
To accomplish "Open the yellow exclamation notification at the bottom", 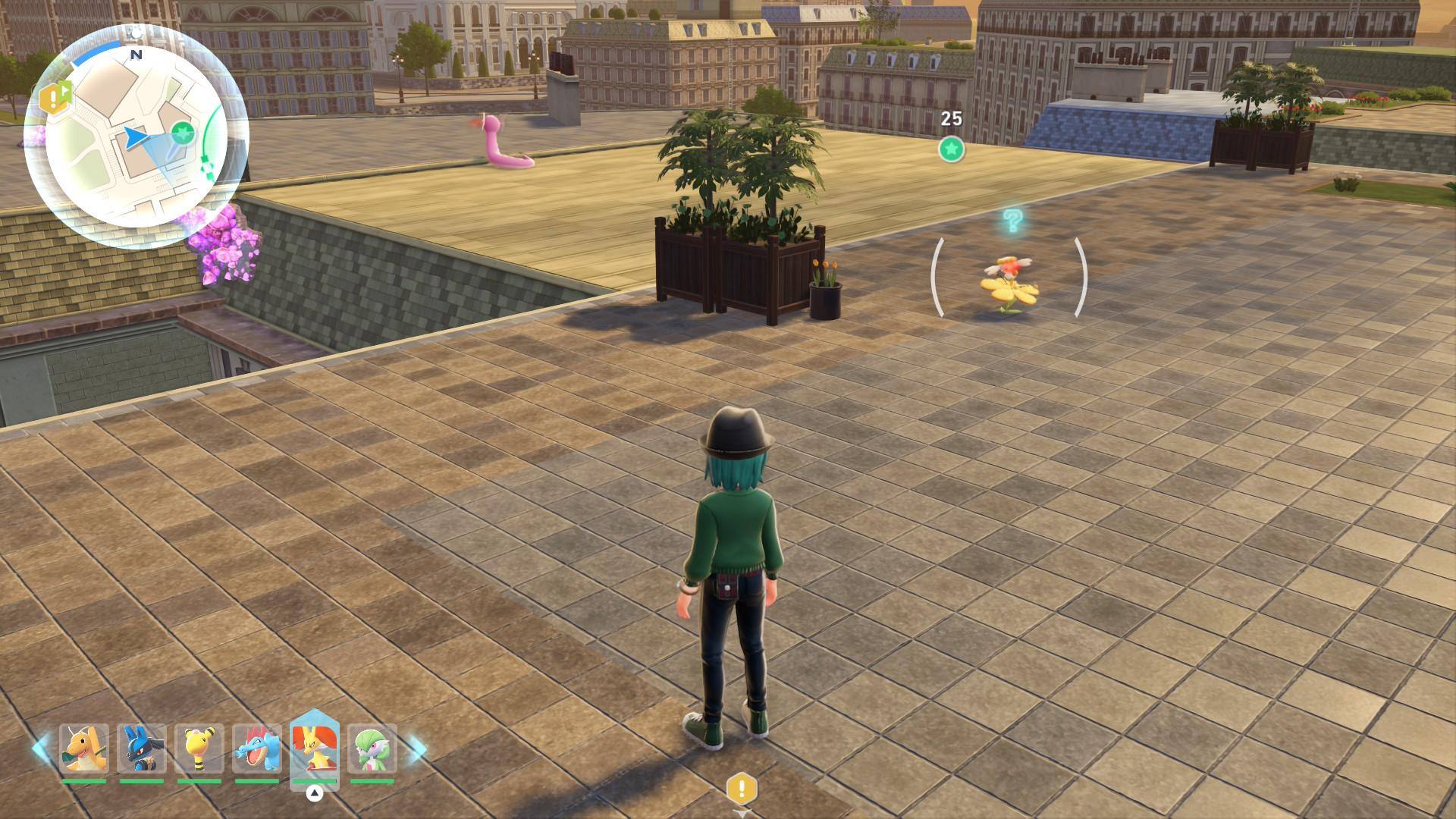I will [742, 789].
